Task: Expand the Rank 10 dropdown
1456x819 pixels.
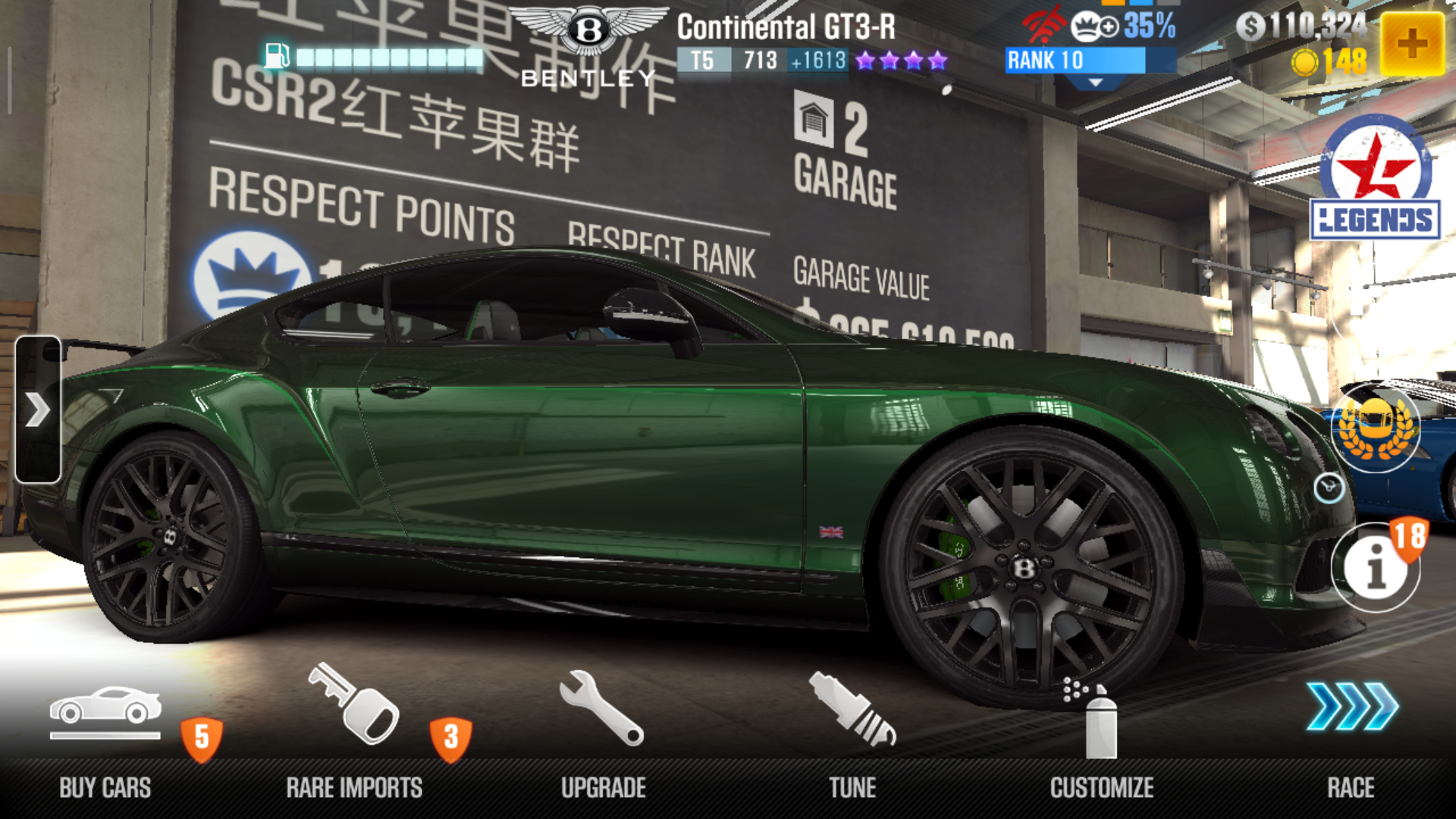Action: click(1095, 82)
